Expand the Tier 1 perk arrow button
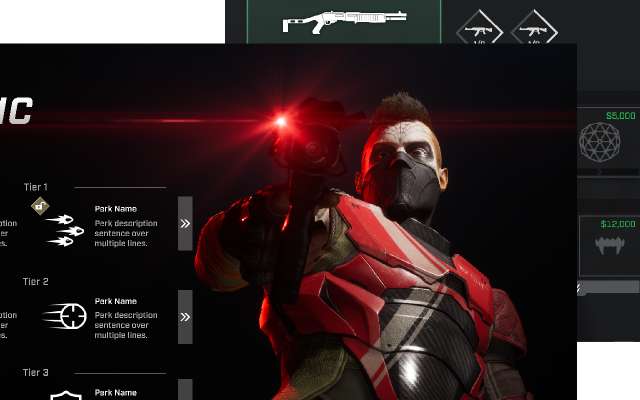 [x=185, y=223]
